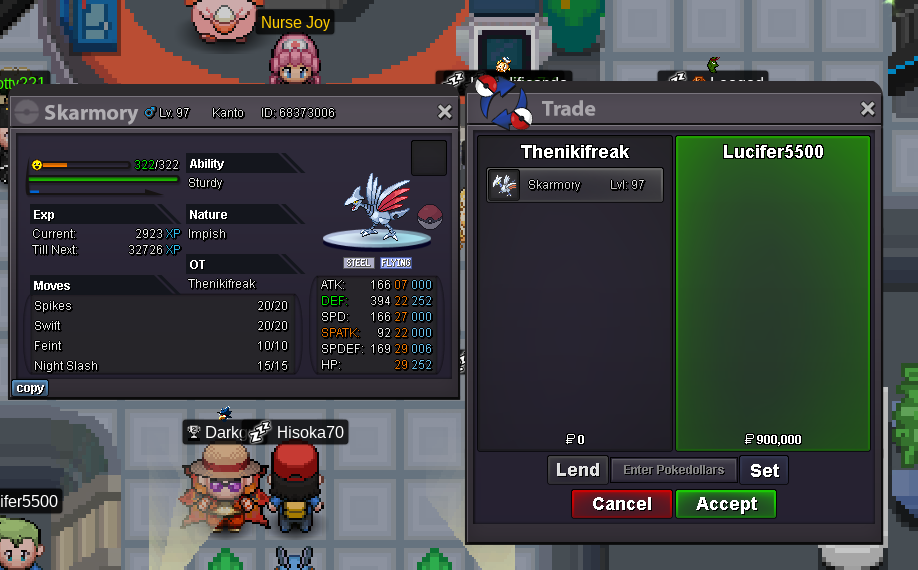Cancel the trade
Screen dimensions: 918x570
[621, 504]
